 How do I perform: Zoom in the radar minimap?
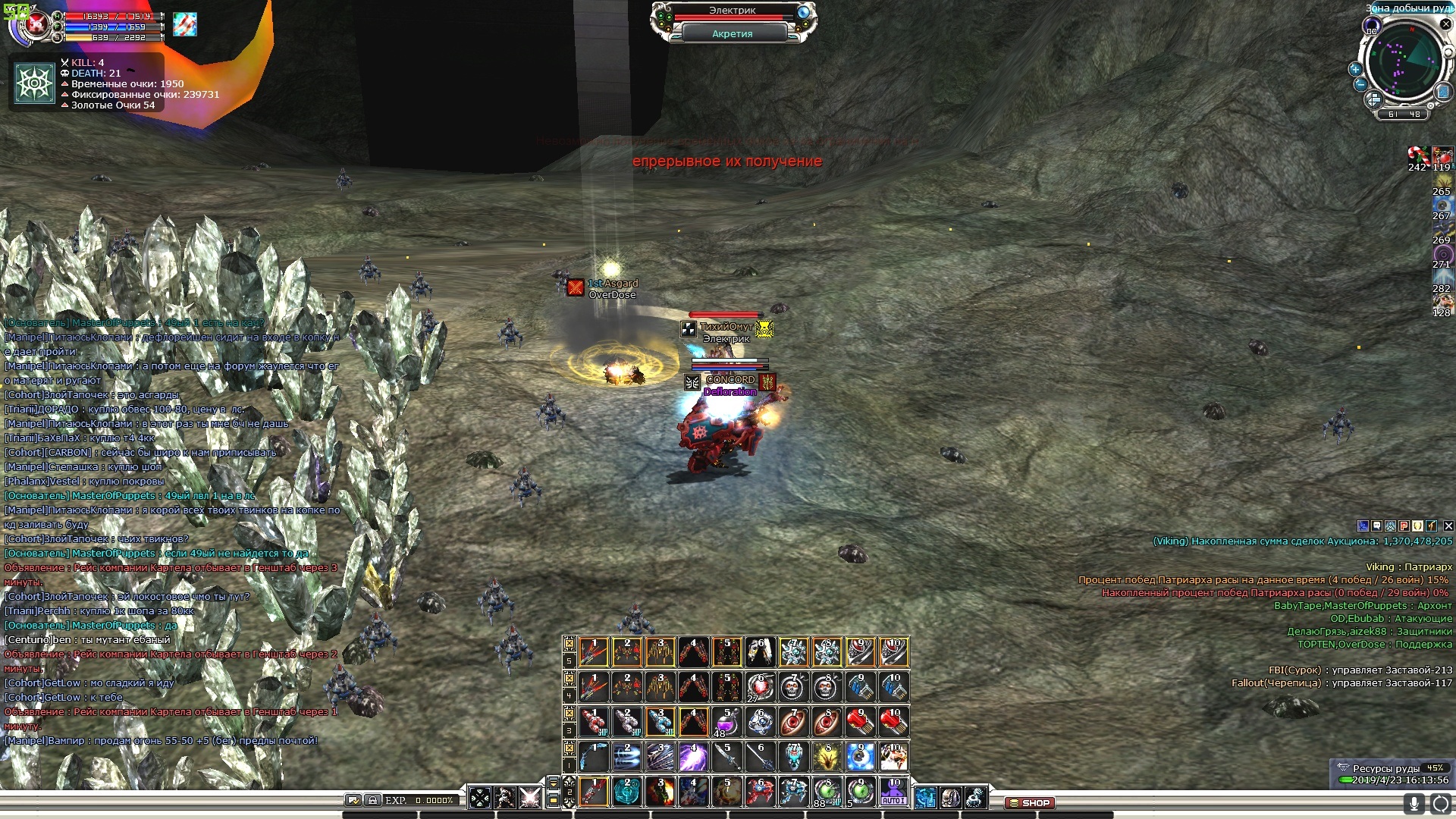(x=1355, y=69)
